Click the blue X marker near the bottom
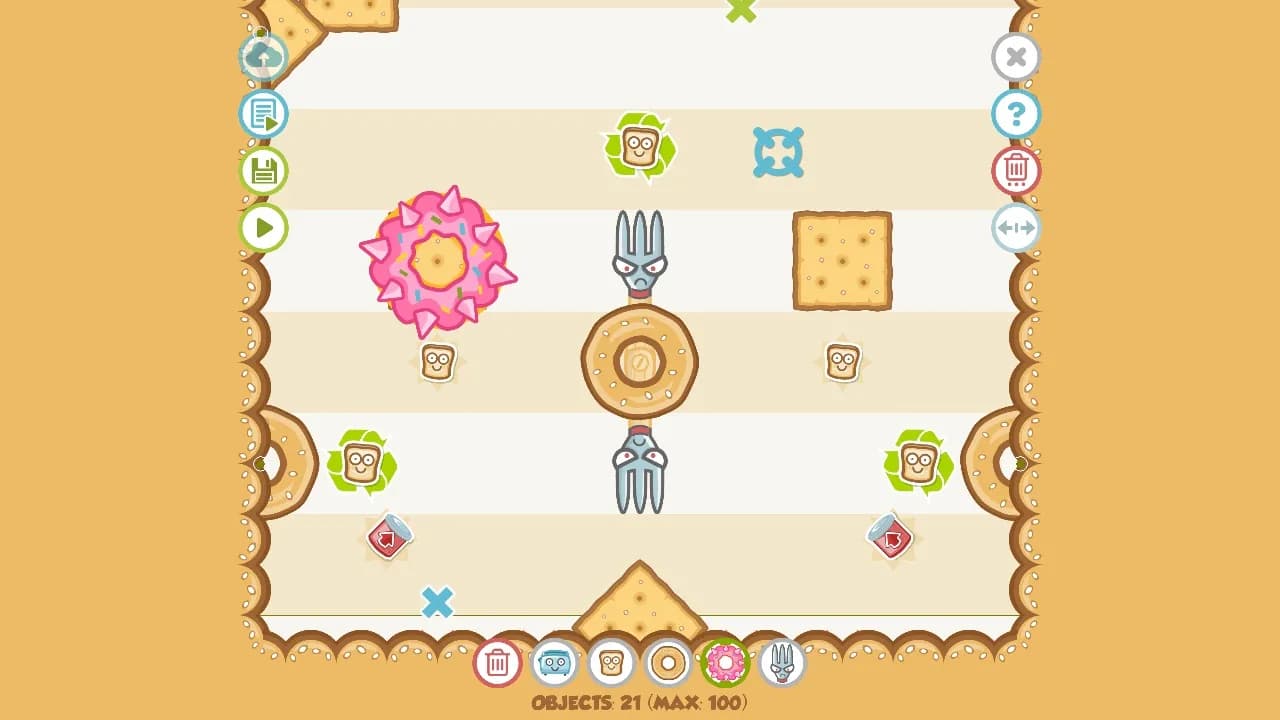The height and width of the screenshot is (720, 1280). pos(438,602)
